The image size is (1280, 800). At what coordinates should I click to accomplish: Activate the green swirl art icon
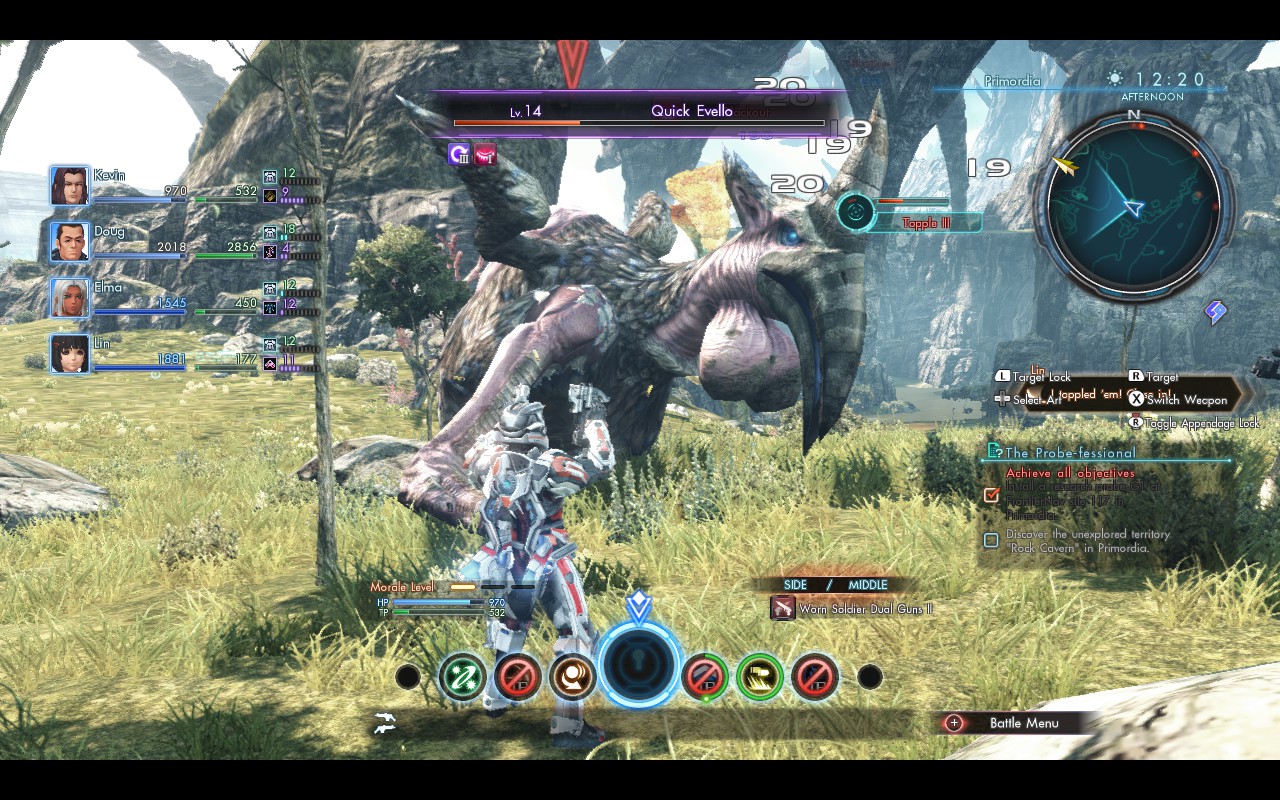tap(462, 677)
